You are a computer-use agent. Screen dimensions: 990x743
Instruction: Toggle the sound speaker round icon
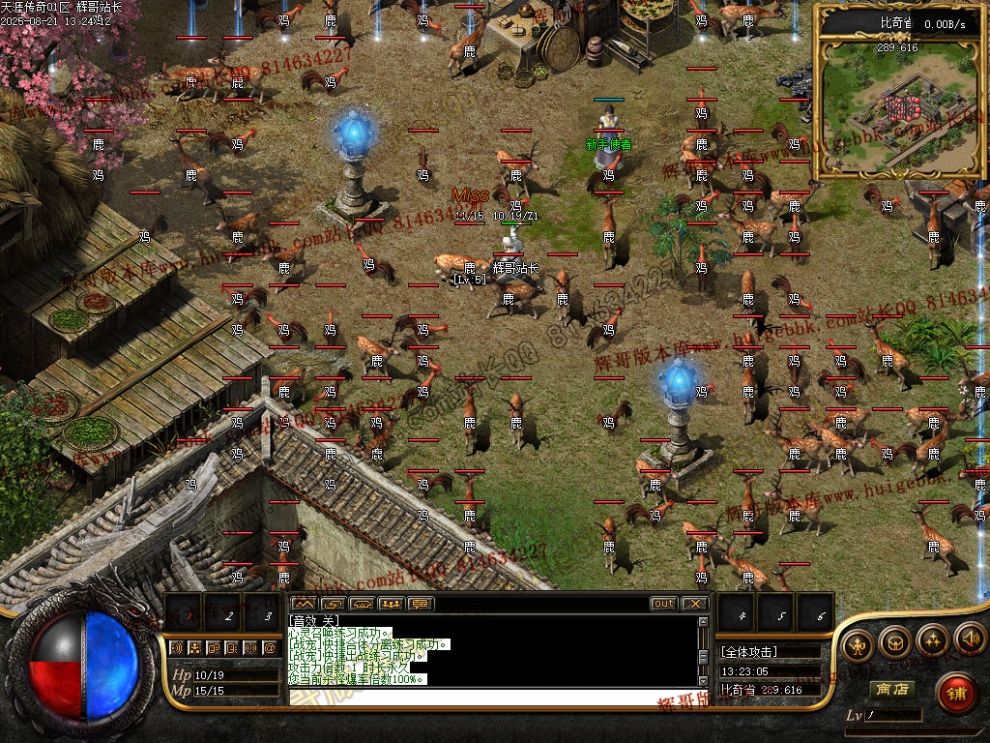[967, 637]
